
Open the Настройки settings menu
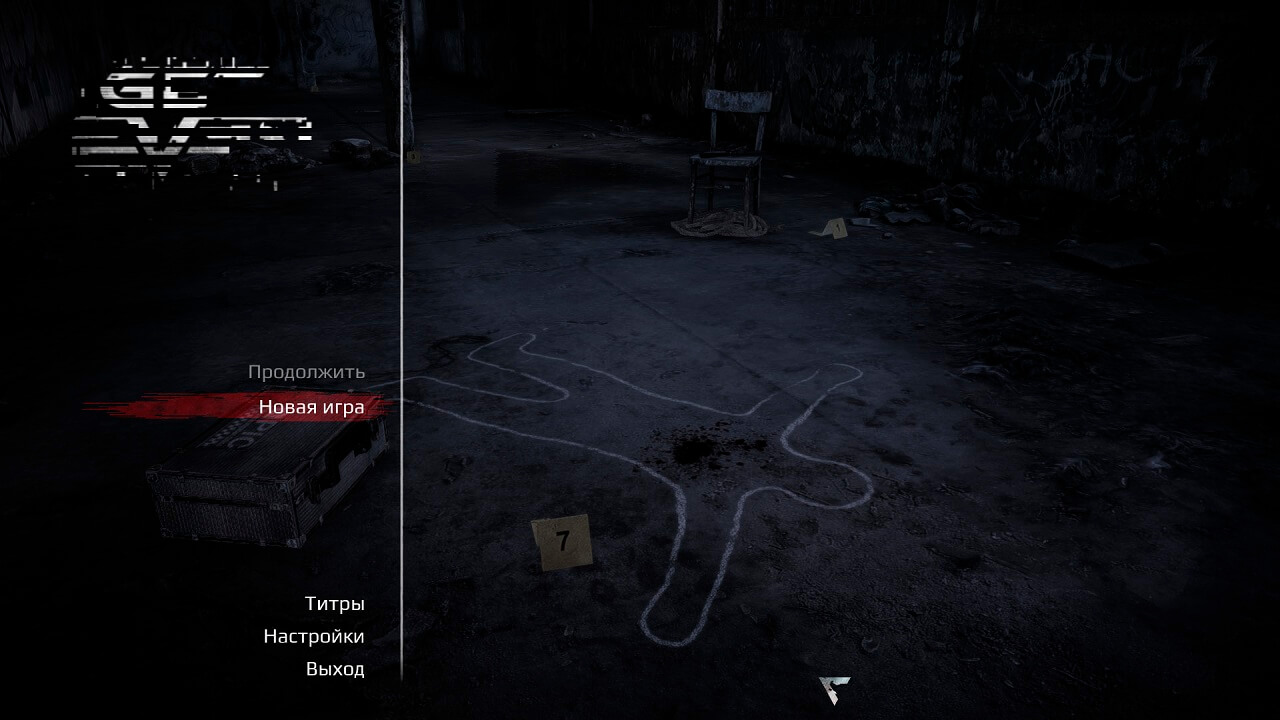(313, 637)
